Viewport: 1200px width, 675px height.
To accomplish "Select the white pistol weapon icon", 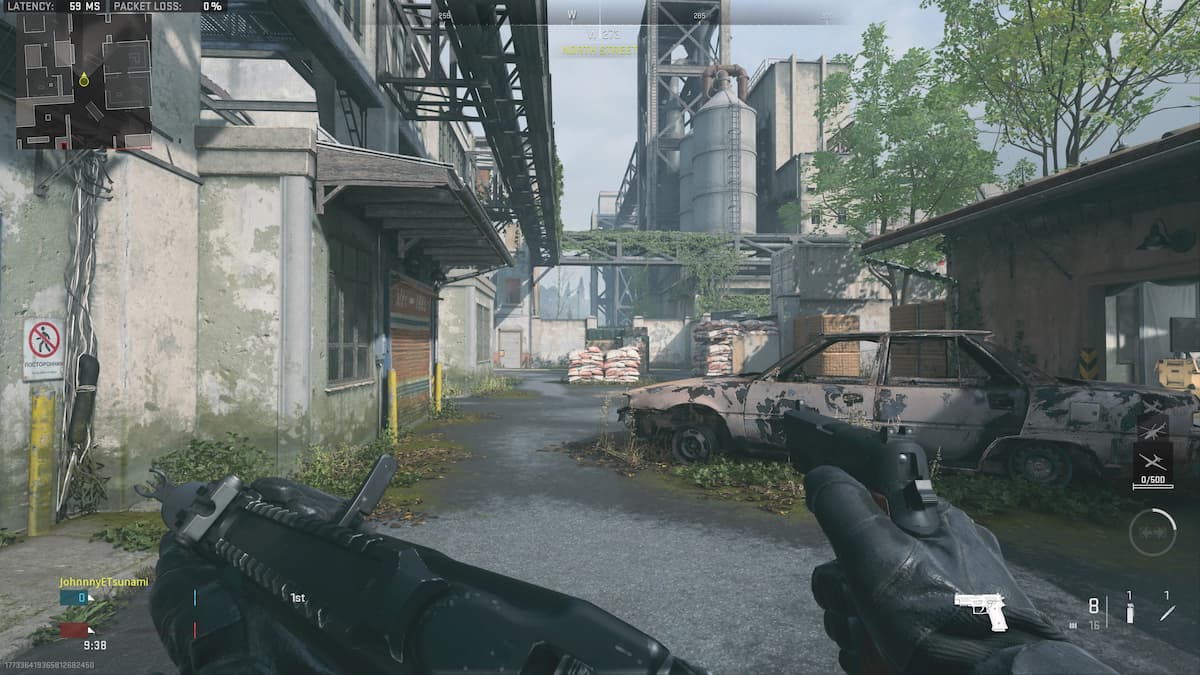I will (981, 608).
